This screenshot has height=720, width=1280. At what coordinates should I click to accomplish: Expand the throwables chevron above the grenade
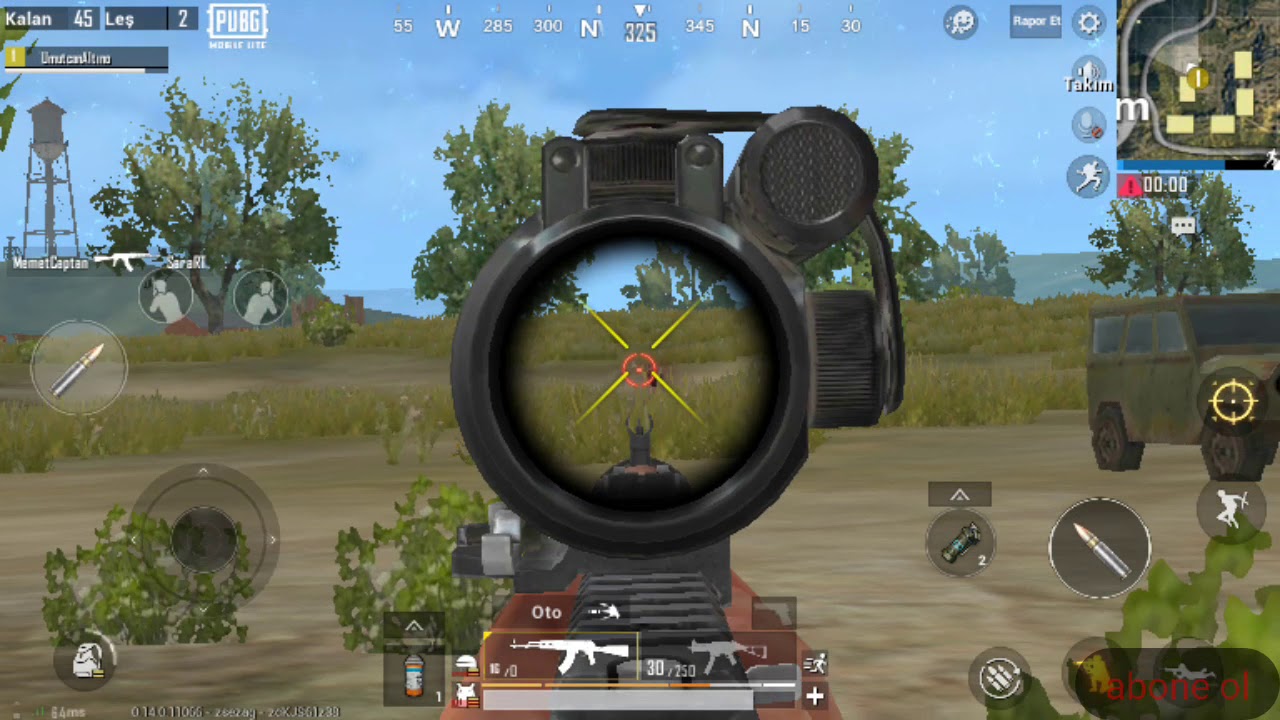click(x=960, y=493)
